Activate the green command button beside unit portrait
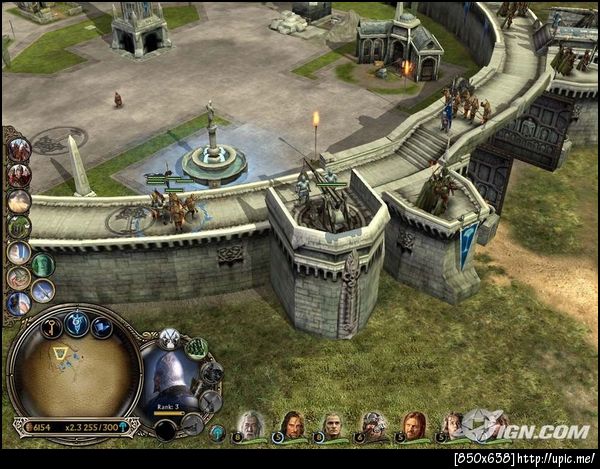This screenshot has width=600, height=469. click(197, 348)
